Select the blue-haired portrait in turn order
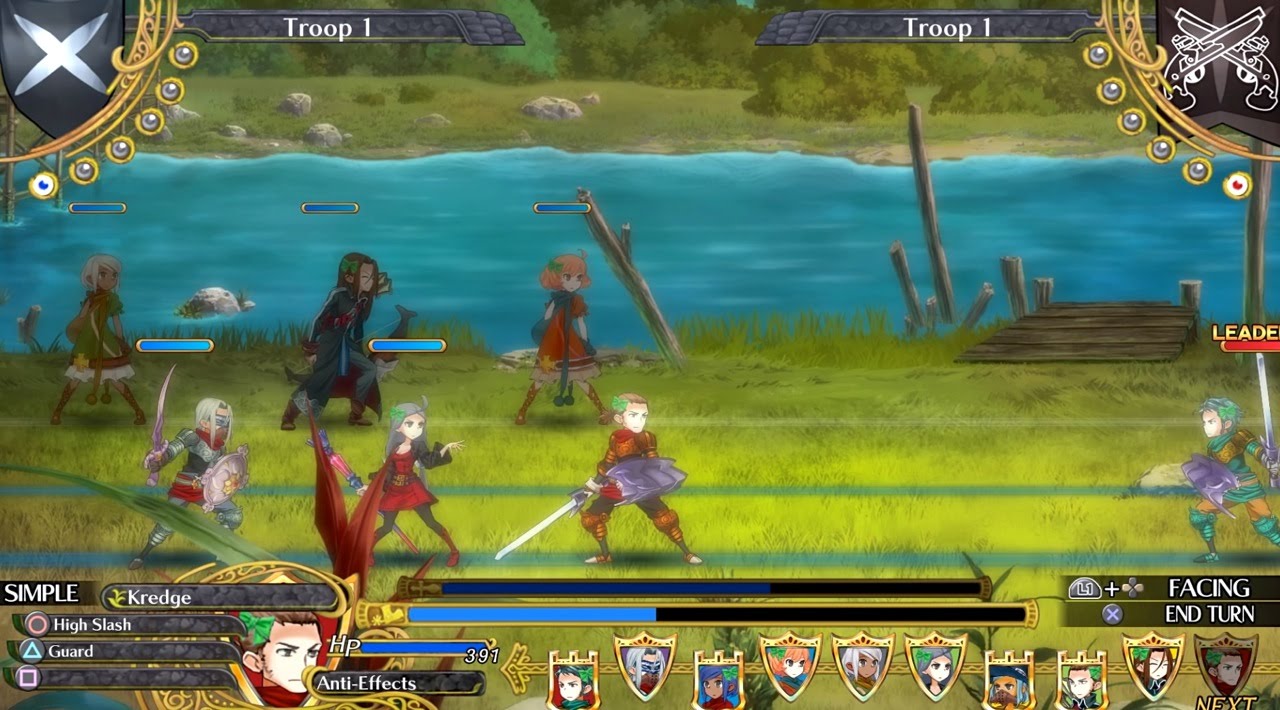The width and height of the screenshot is (1280, 710). pyautogui.click(x=718, y=682)
